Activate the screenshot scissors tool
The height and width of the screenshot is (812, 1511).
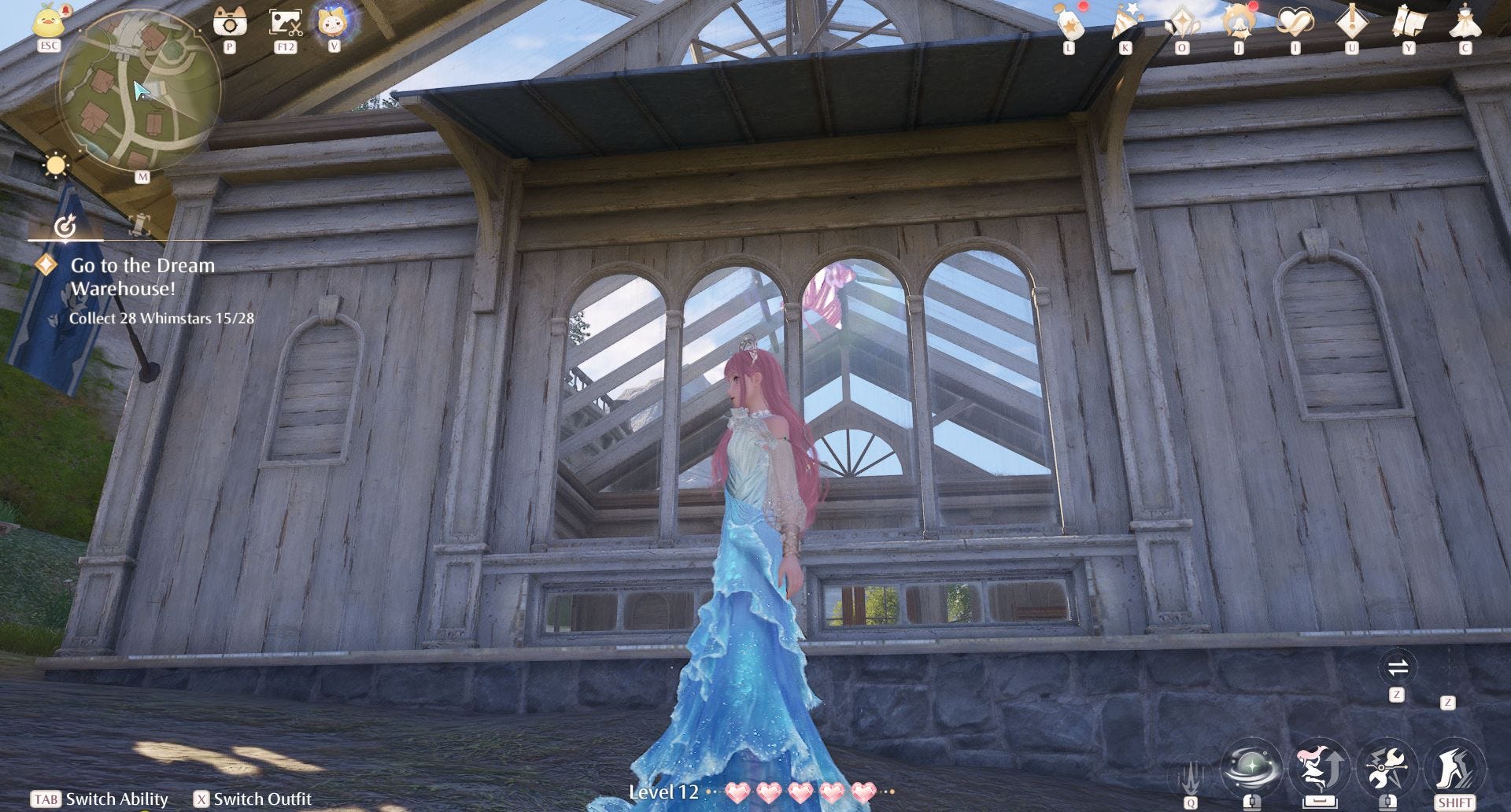point(285,21)
